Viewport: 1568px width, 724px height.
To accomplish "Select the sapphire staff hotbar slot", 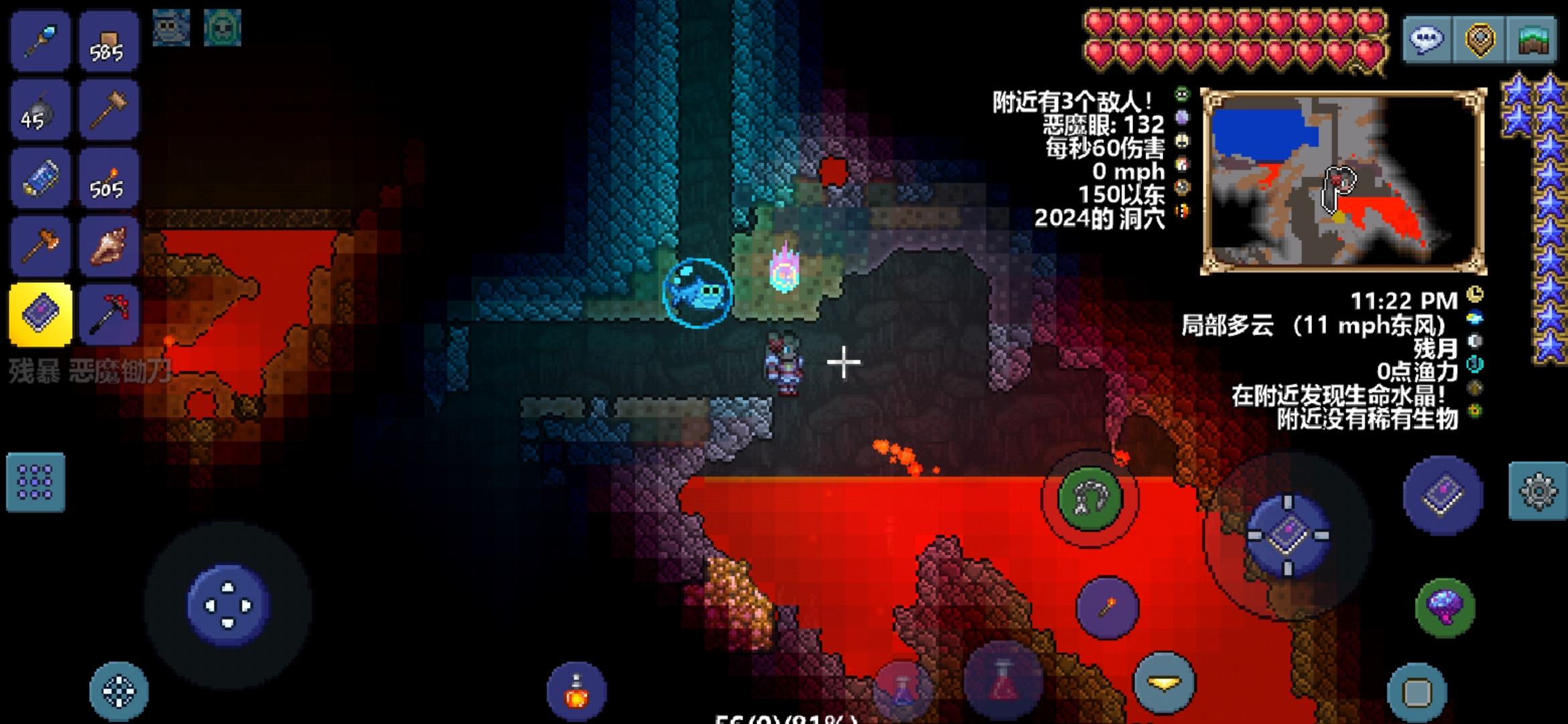I will click(40, 40).
